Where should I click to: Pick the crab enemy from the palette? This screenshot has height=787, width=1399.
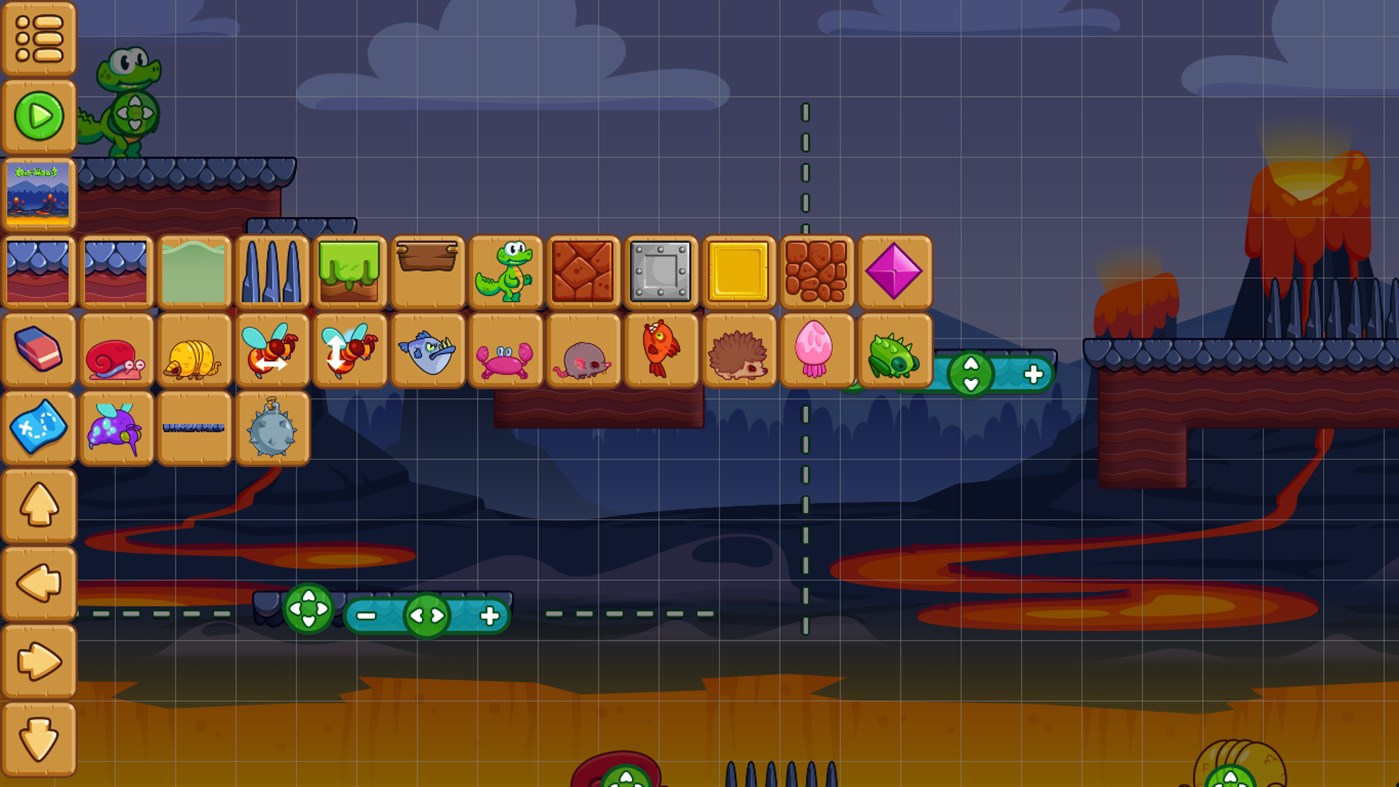506,350
